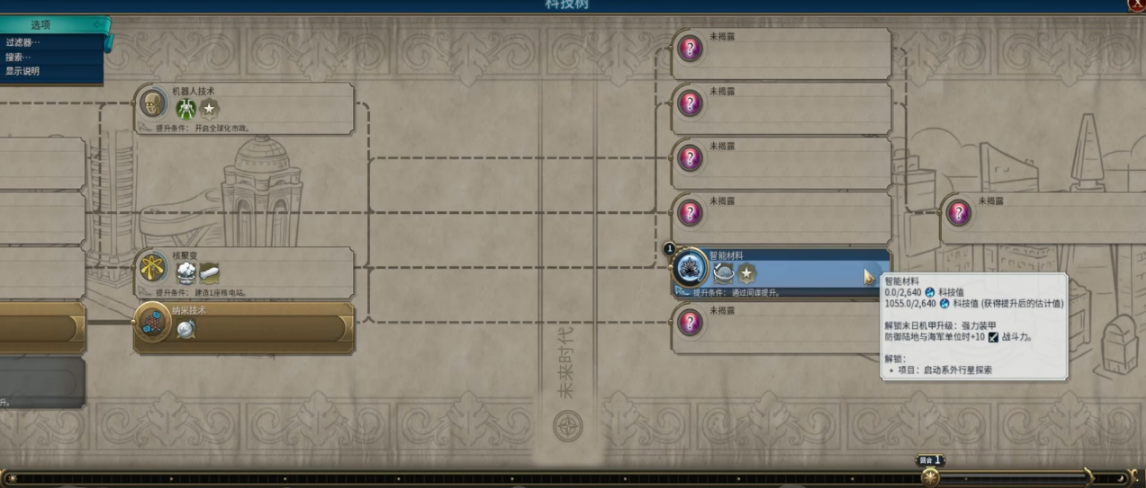The image size is (1146, 488).
Task: Click the mushroom cloud unlock icon under 核聚变
Action: [x=185, y=272]
